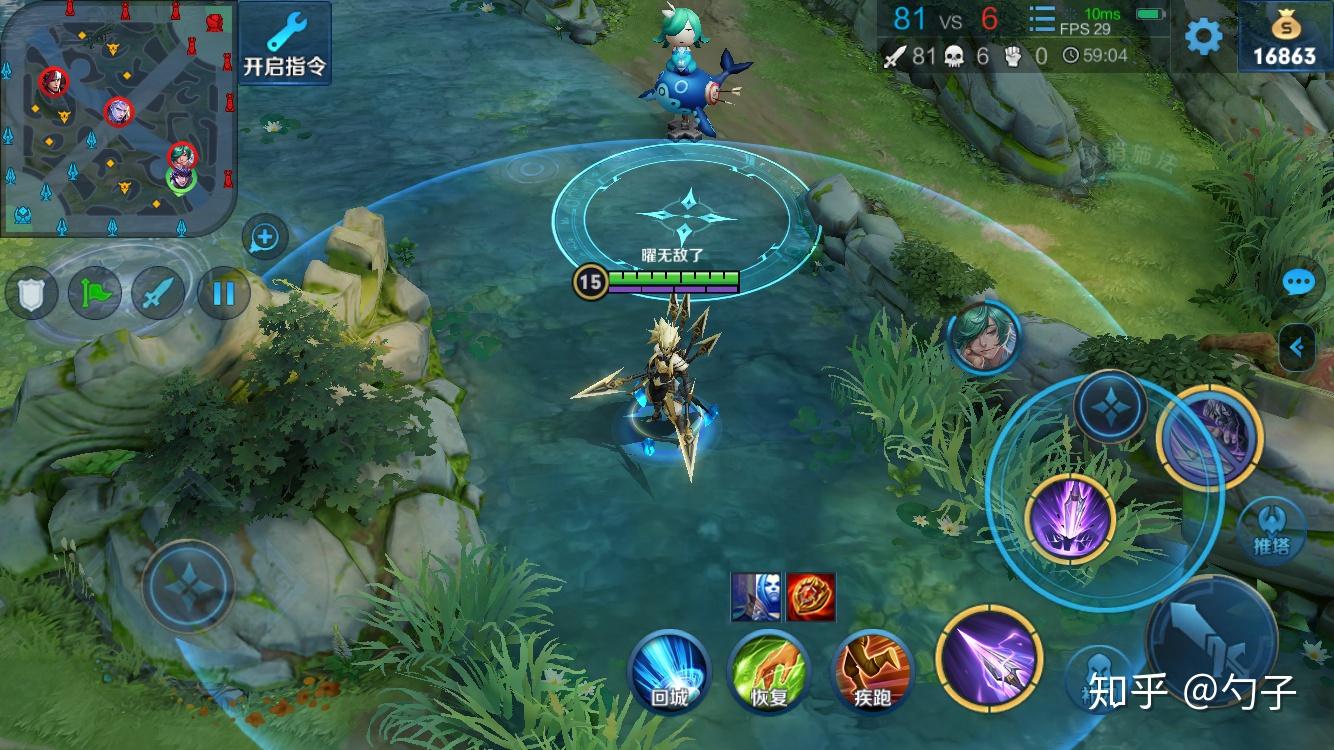Screen dimensions: 1334x750
Task: Tap the 推塔 attack tower button
Action: click(x=1271, y=531)
